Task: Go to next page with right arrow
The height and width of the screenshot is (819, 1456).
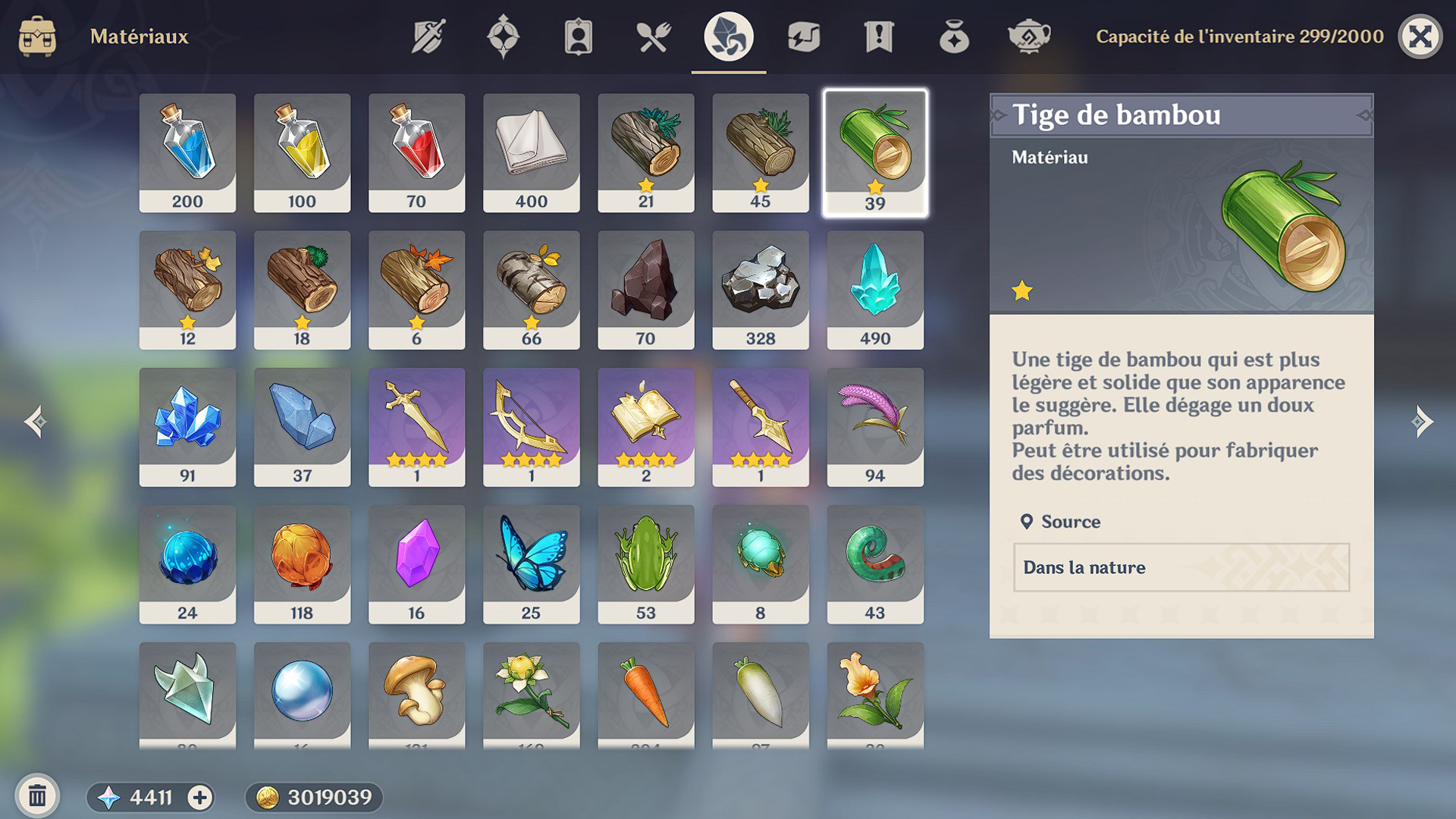Action: (1422, 422)
